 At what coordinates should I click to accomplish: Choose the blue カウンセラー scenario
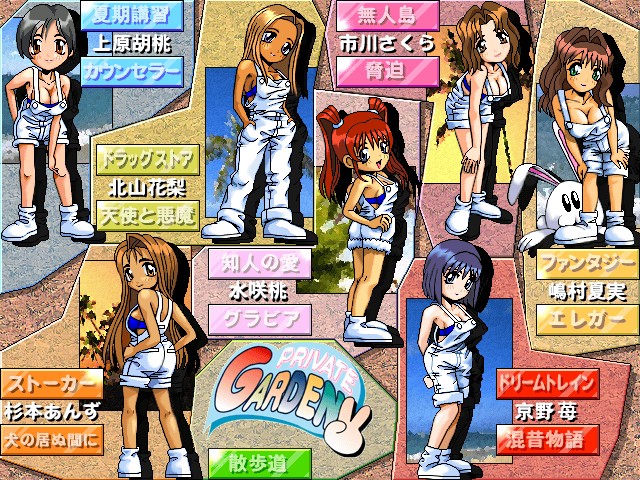[x=131, y=71]
